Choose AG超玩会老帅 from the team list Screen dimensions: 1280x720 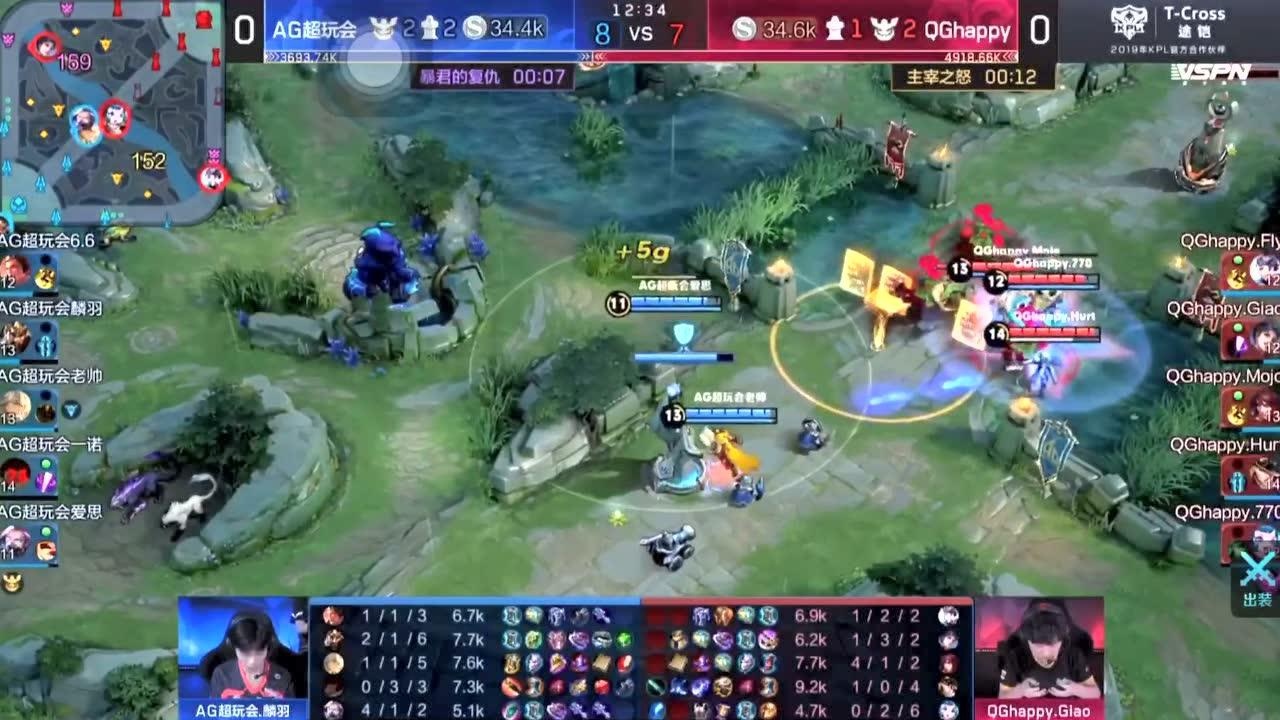16,405
